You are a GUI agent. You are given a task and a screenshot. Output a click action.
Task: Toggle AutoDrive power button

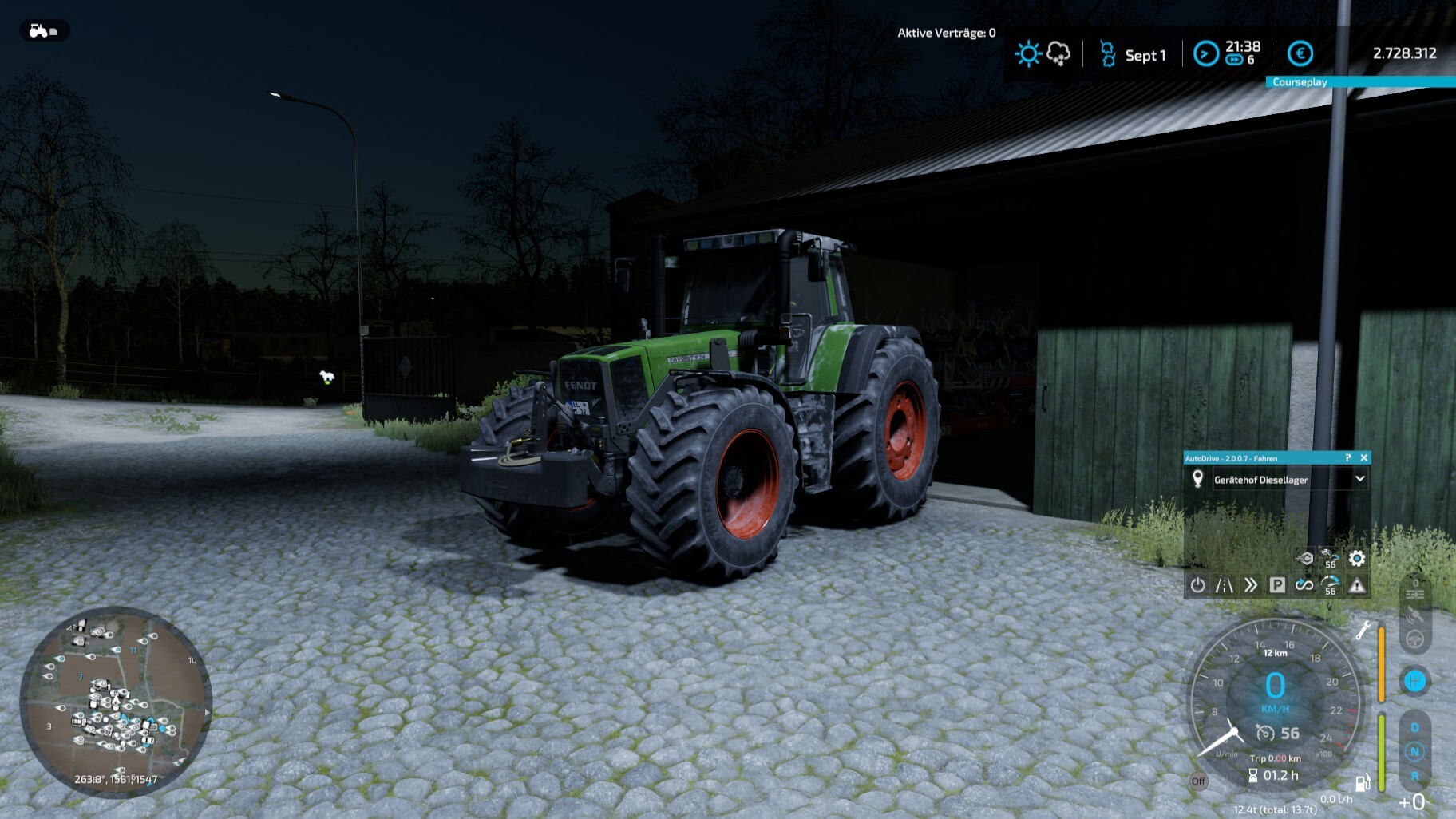tap(1197, 585)
